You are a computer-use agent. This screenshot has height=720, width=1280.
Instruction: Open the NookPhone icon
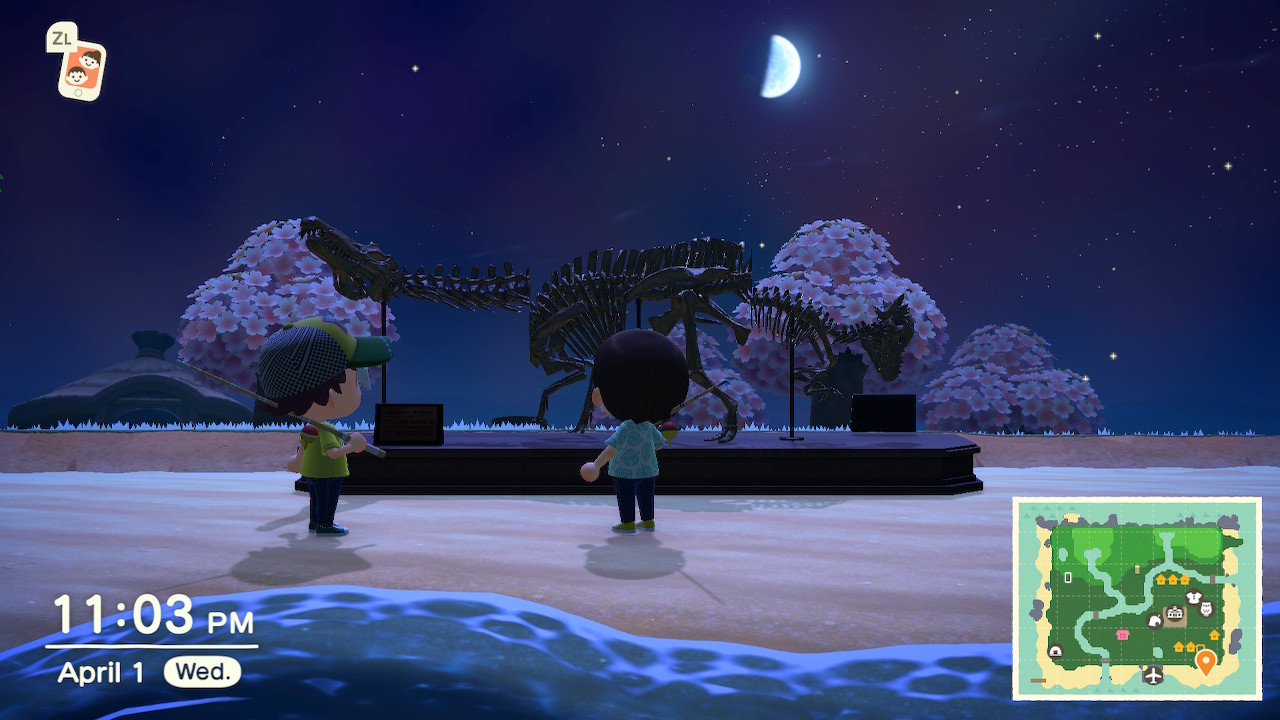tap(80, 69)
